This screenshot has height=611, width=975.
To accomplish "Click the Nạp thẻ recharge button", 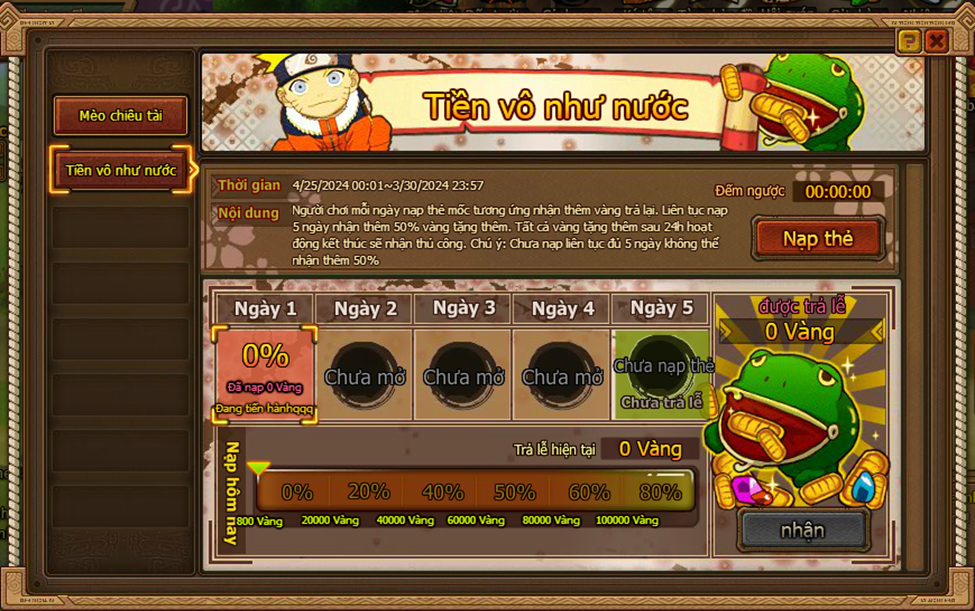I will tap(818, 239).
